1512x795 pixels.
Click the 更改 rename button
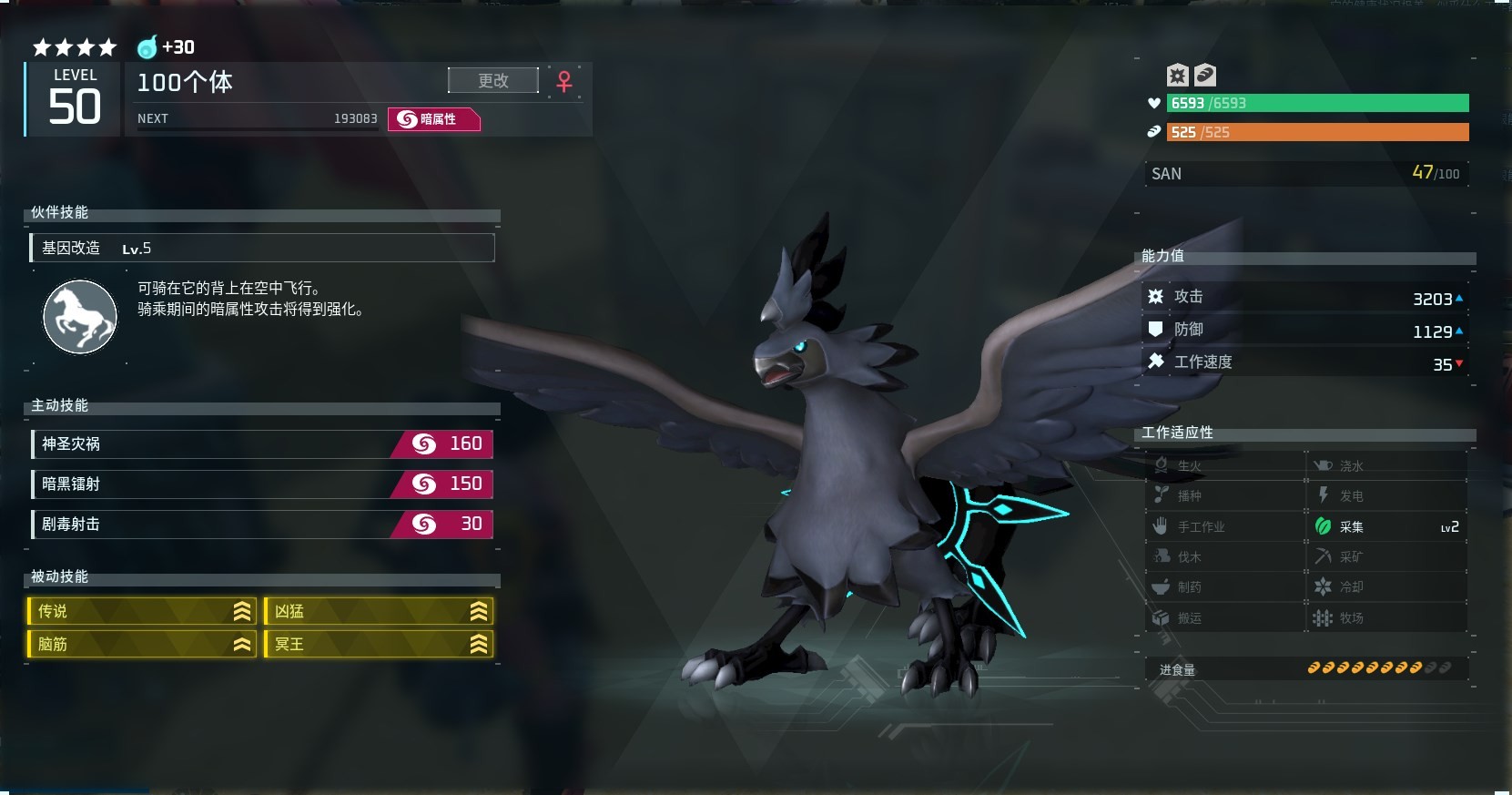click(x=492, y=81)
